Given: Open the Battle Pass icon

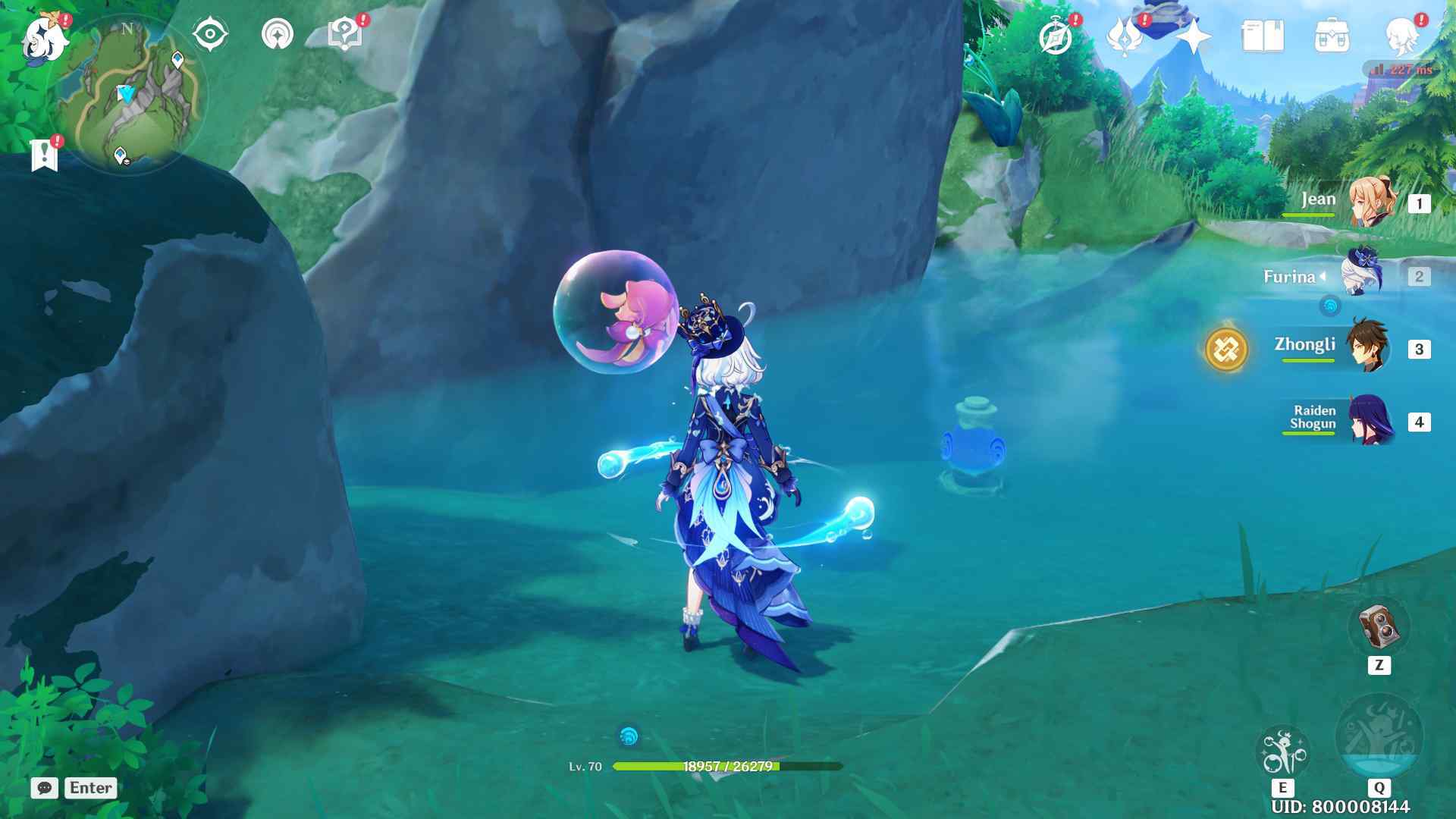Looking at the screenshot, I should [1124, 36].
